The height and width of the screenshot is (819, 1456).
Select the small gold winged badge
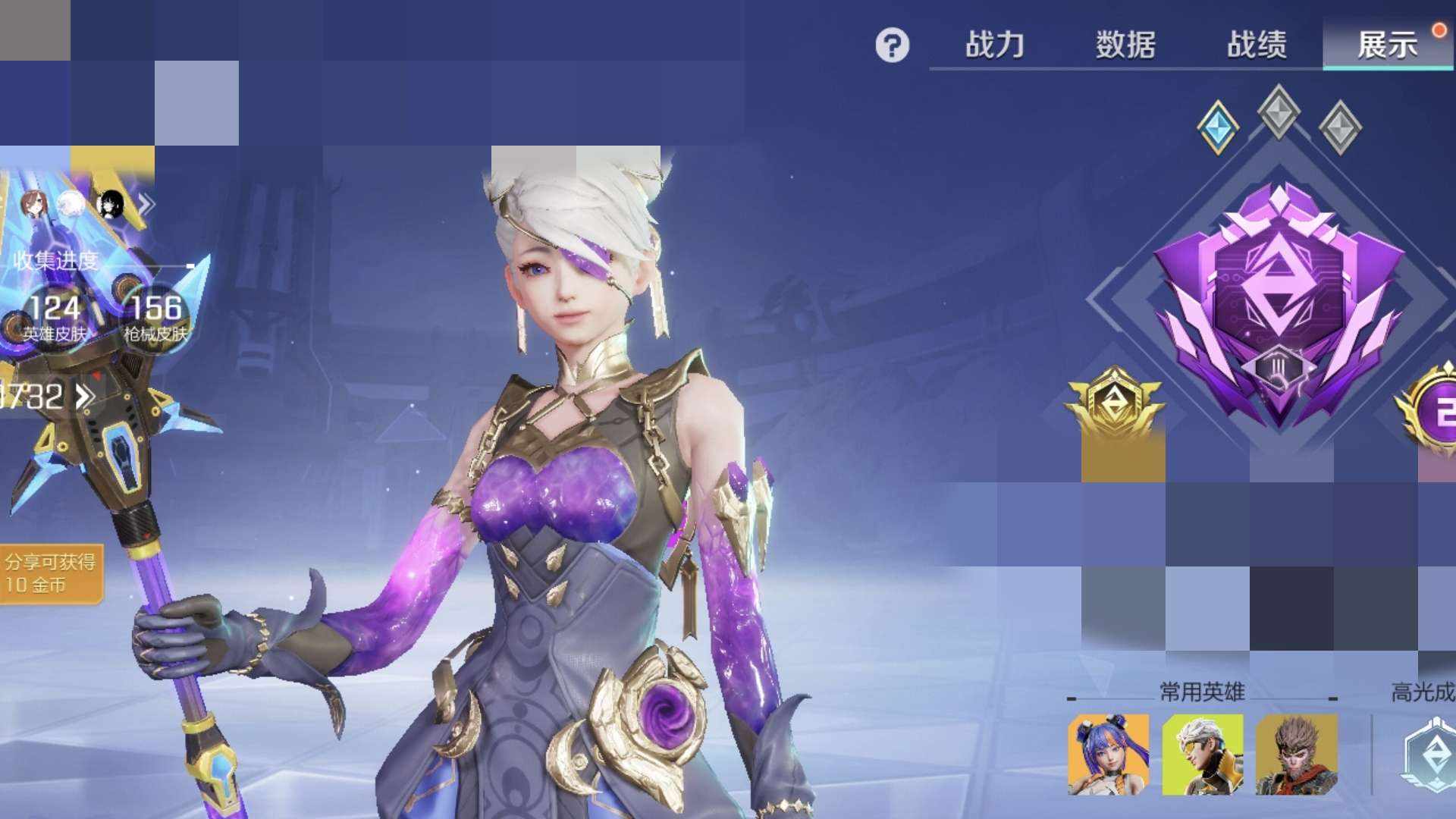click(x=1113, y=402)
